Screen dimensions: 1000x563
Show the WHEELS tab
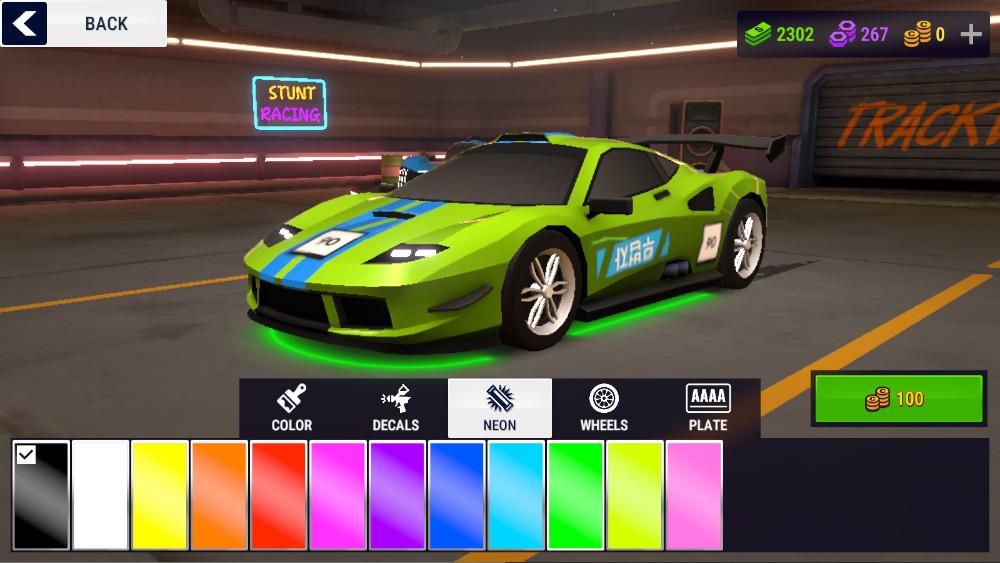point(604,408)
